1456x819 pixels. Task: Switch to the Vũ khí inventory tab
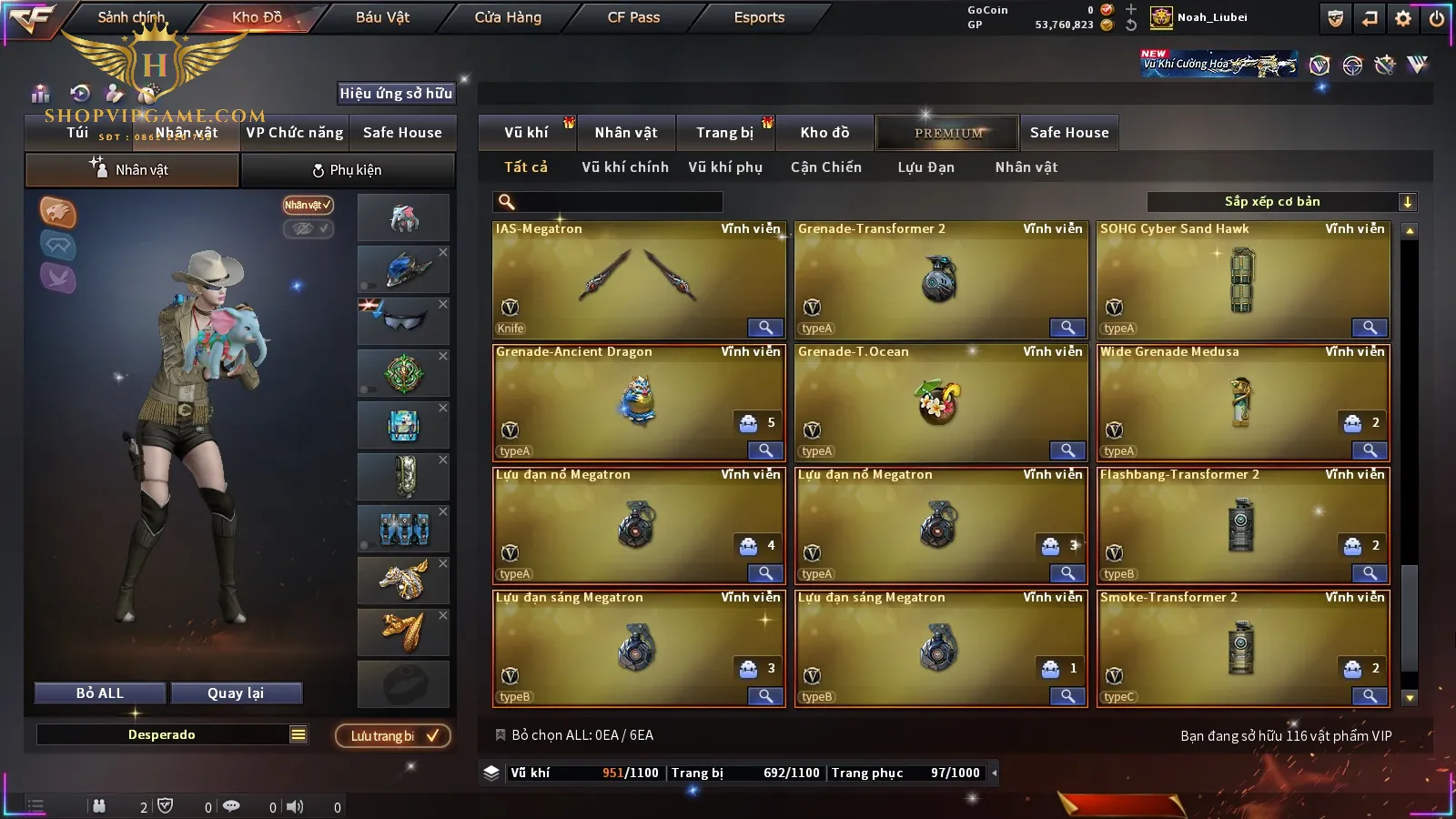[x=527, y=133]
